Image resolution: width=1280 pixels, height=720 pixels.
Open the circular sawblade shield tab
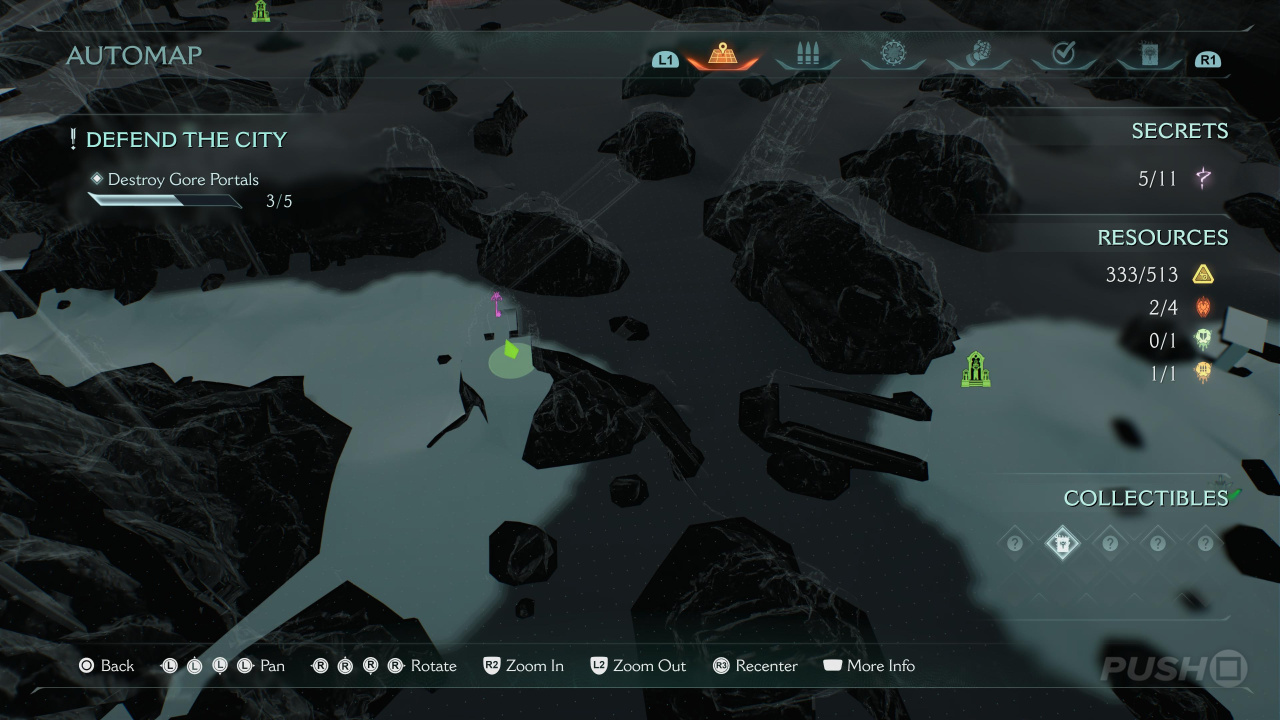tap(892, 54)
